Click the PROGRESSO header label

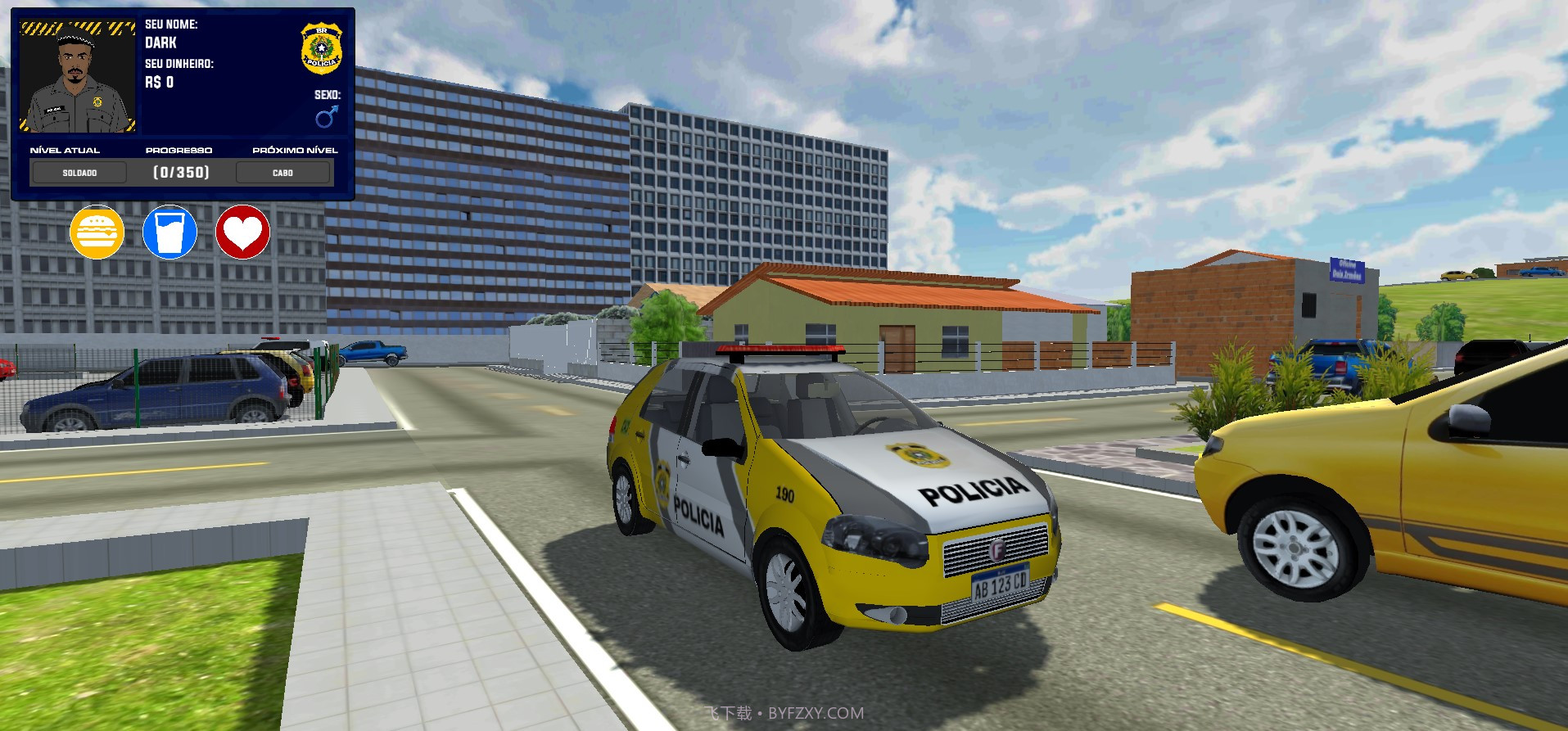179,150
